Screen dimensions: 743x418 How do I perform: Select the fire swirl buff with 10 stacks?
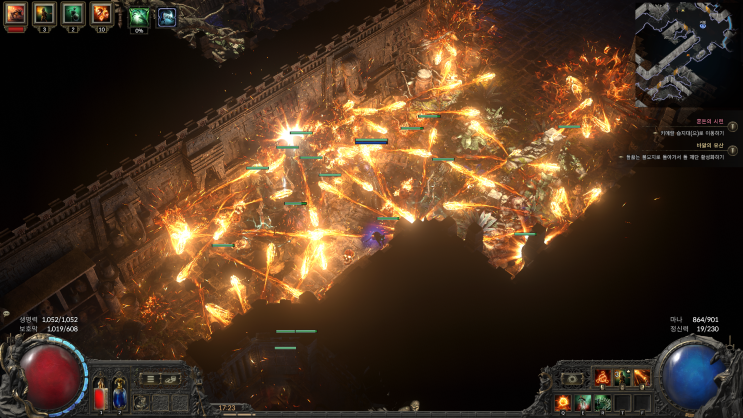click(x=102, y=13)
